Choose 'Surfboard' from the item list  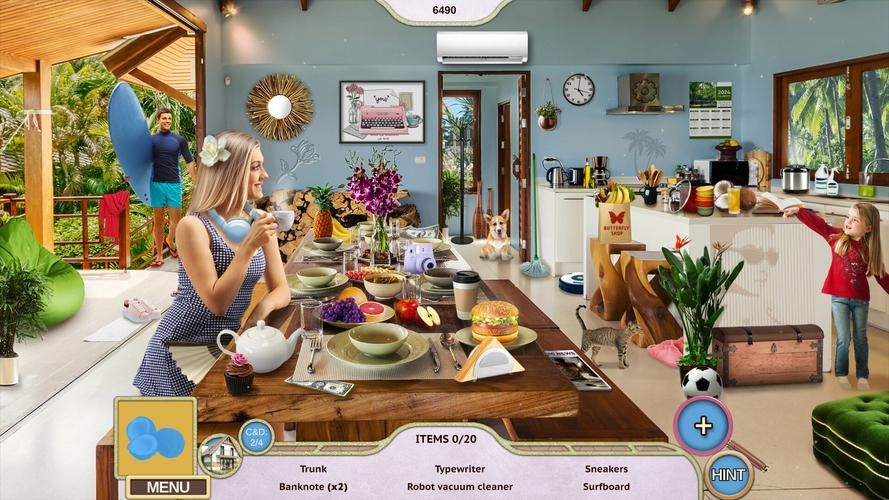pyautogui.click(x=606, y=487)
